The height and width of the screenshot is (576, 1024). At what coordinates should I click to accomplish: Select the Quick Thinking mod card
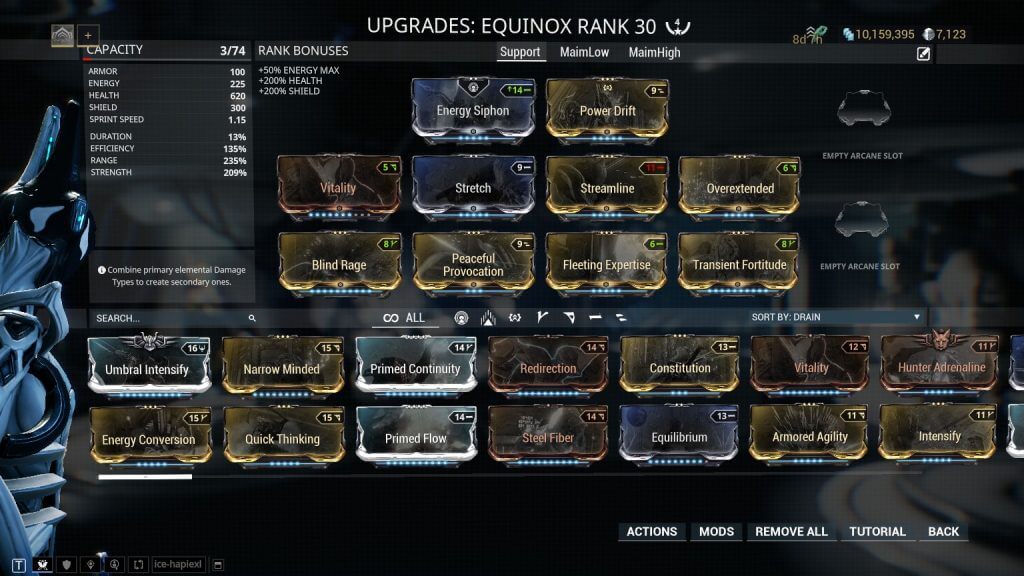pos(282,438)
